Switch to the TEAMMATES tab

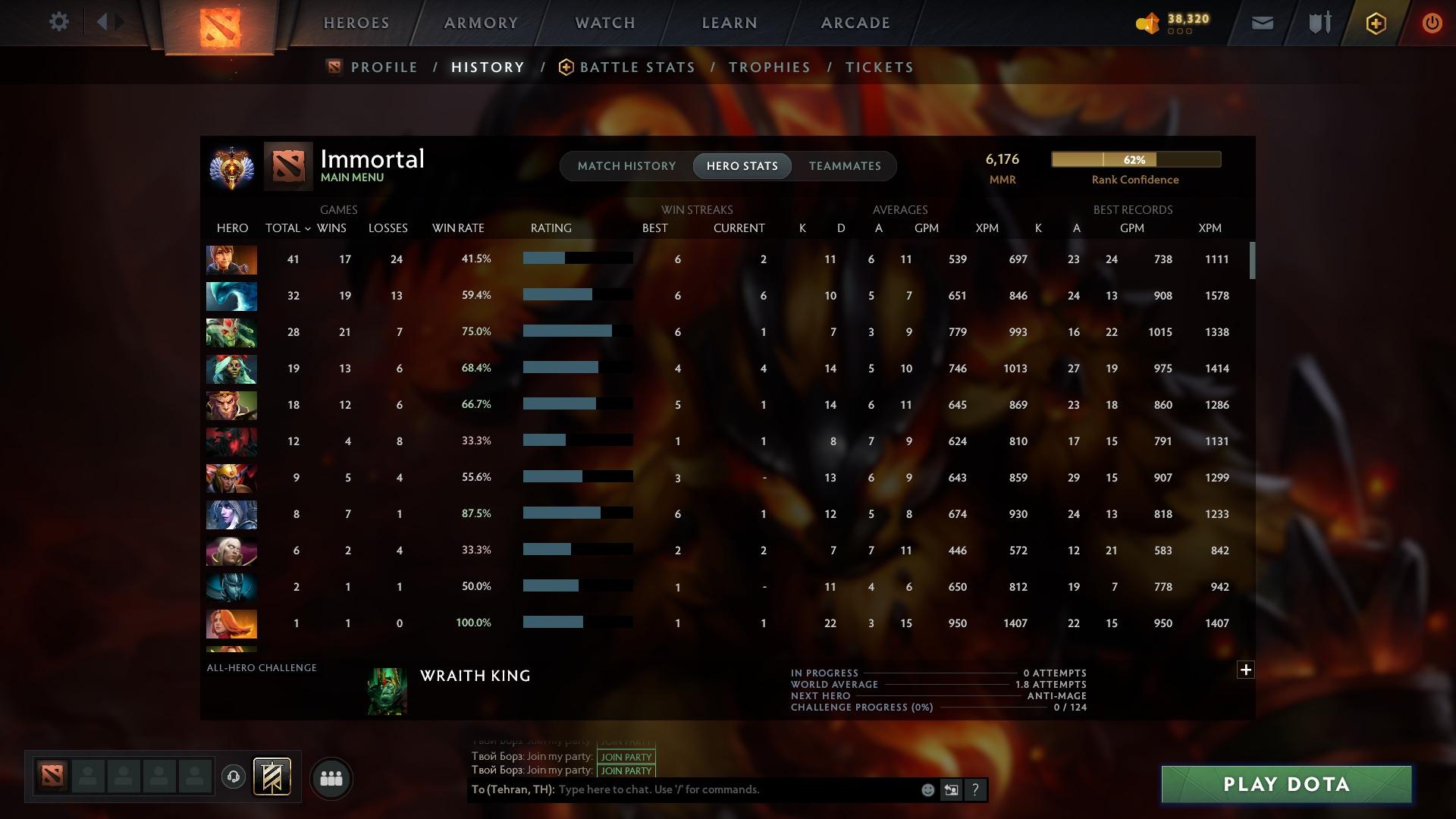point(845,165)
